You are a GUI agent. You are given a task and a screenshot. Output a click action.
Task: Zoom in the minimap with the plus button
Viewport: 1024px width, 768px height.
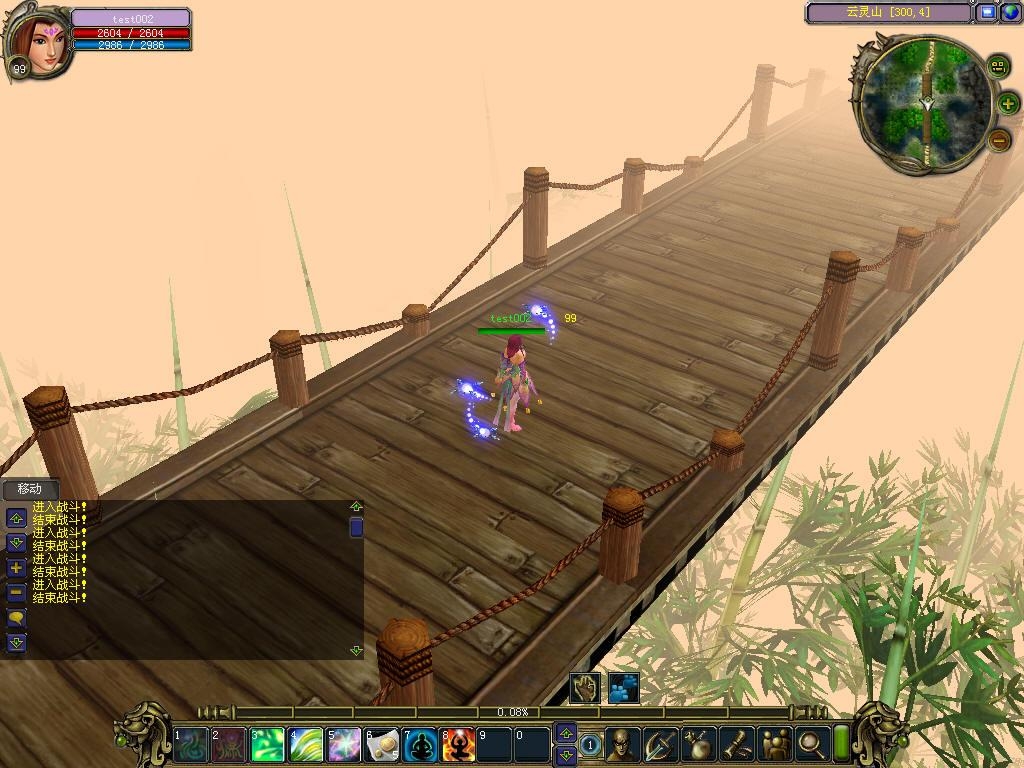click(1007, 103)
